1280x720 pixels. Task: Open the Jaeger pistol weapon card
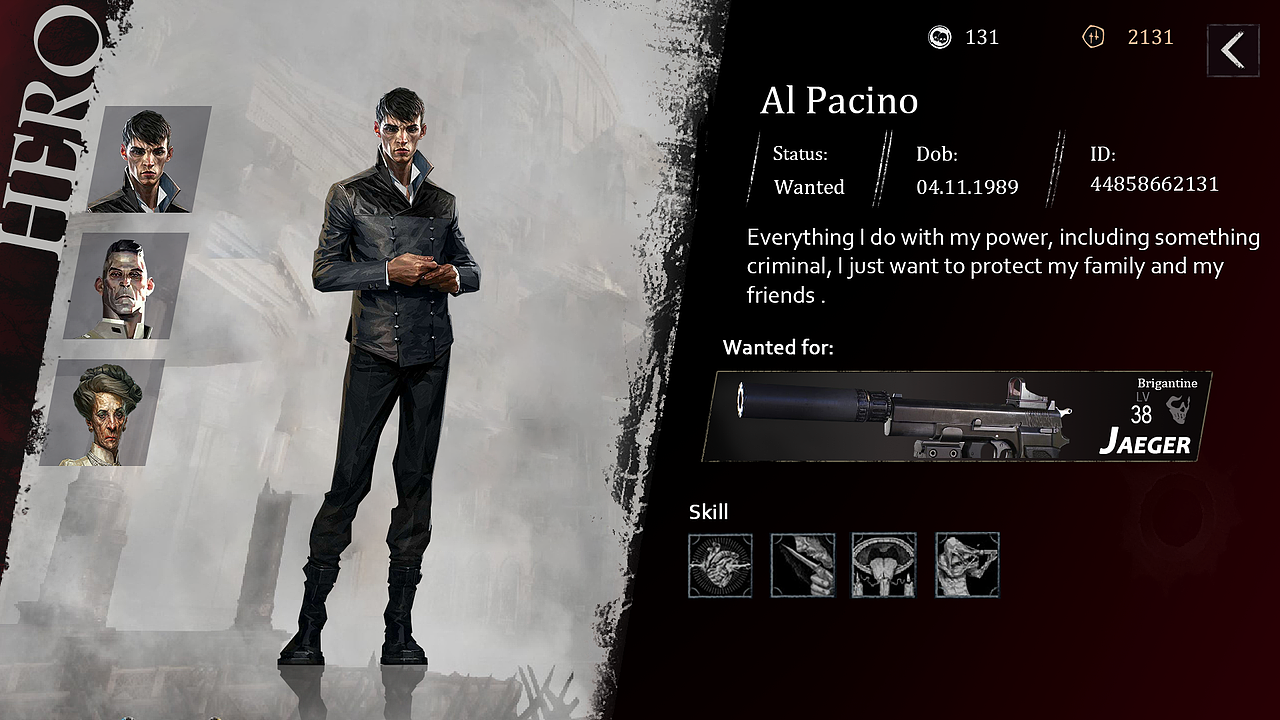tap(957, 416)
